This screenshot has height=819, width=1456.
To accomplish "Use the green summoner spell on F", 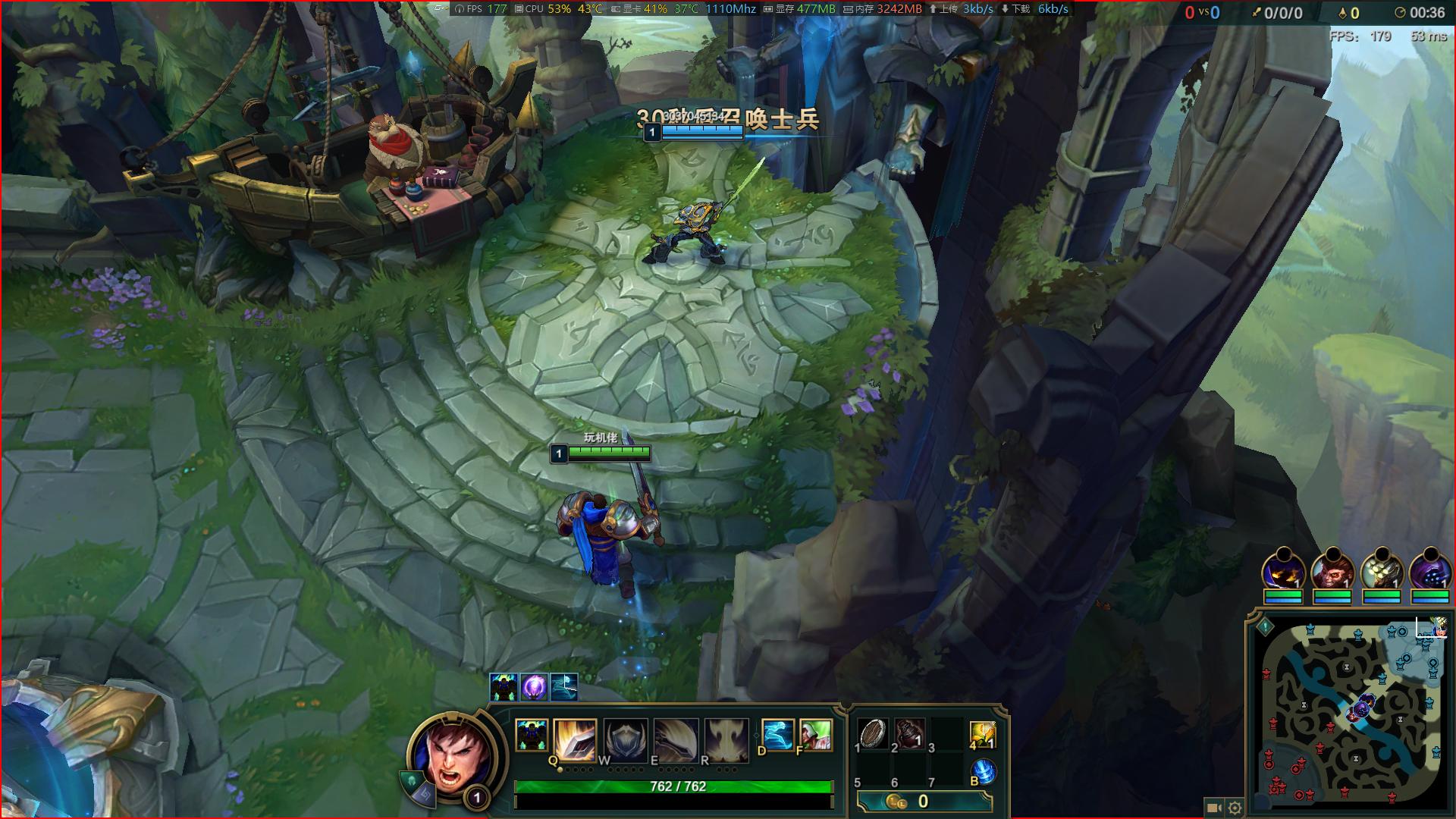I will (x=815, y=735).
